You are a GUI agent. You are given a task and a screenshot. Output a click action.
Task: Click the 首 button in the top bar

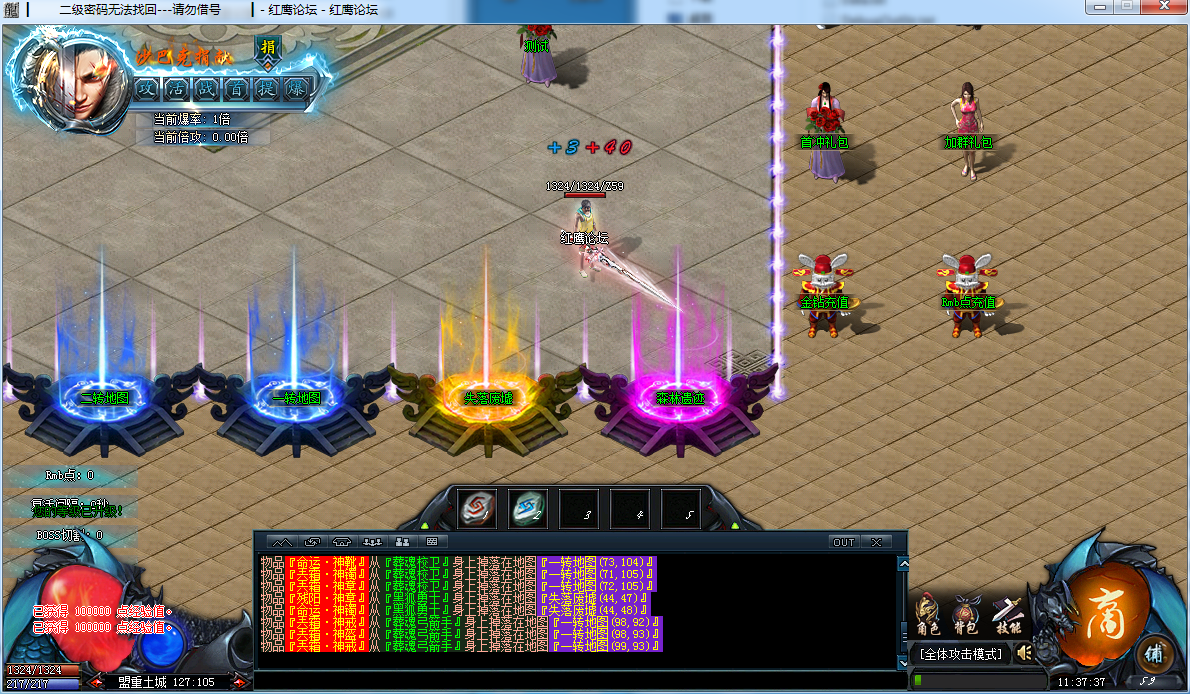tap(236, 88)
